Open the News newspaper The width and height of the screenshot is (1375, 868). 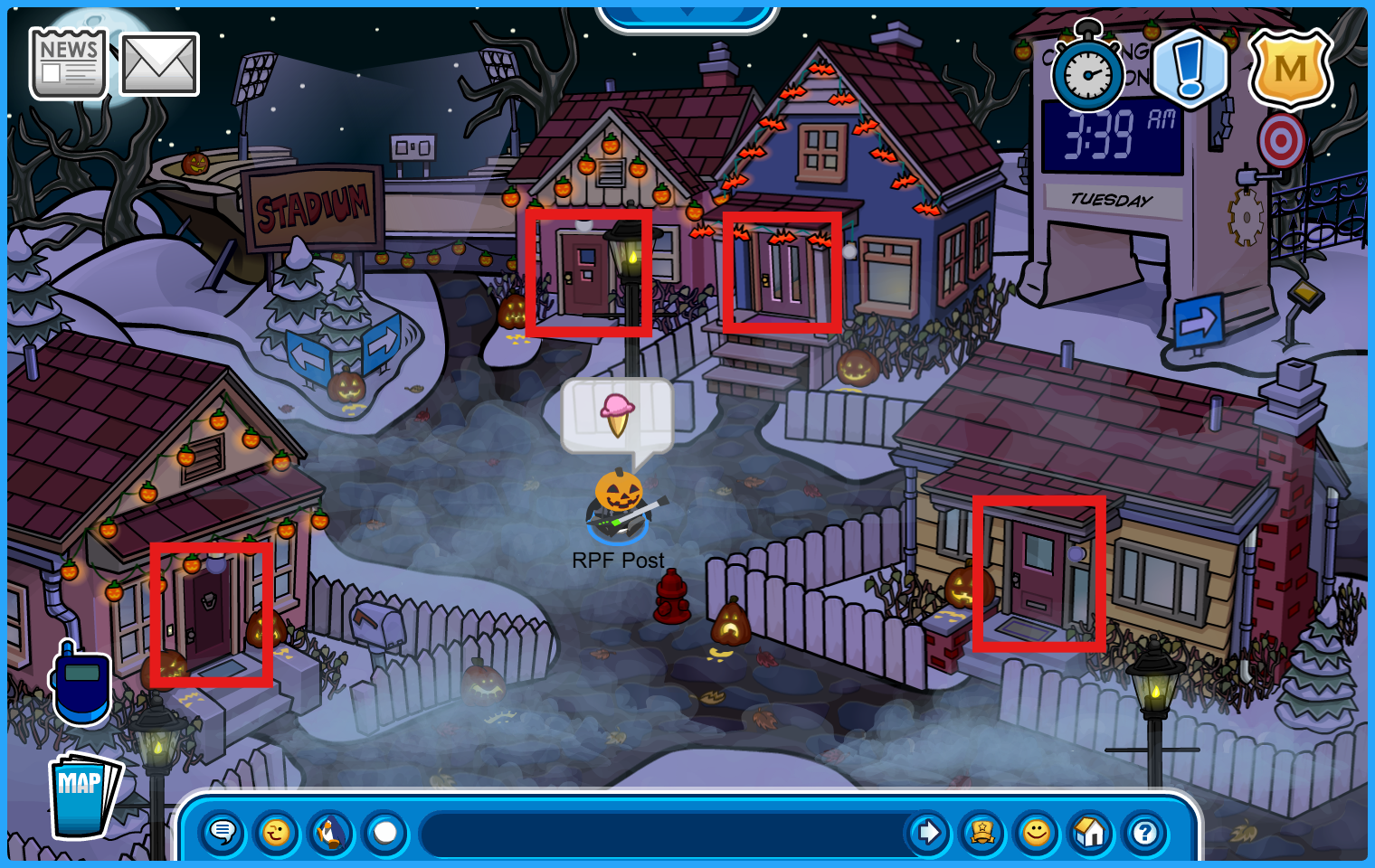point(68,62)
